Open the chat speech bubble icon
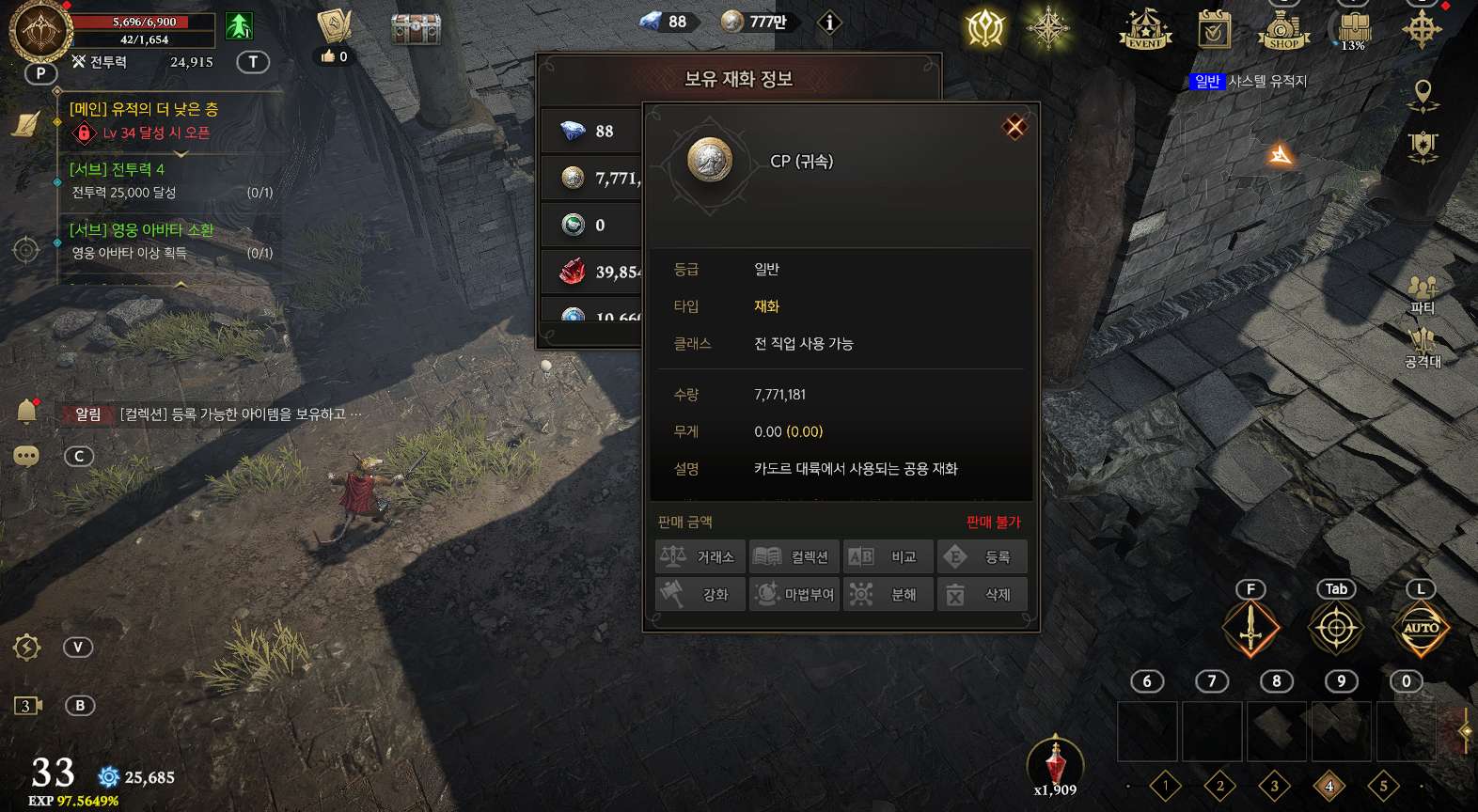The image size is (1478, 812). 26,457
